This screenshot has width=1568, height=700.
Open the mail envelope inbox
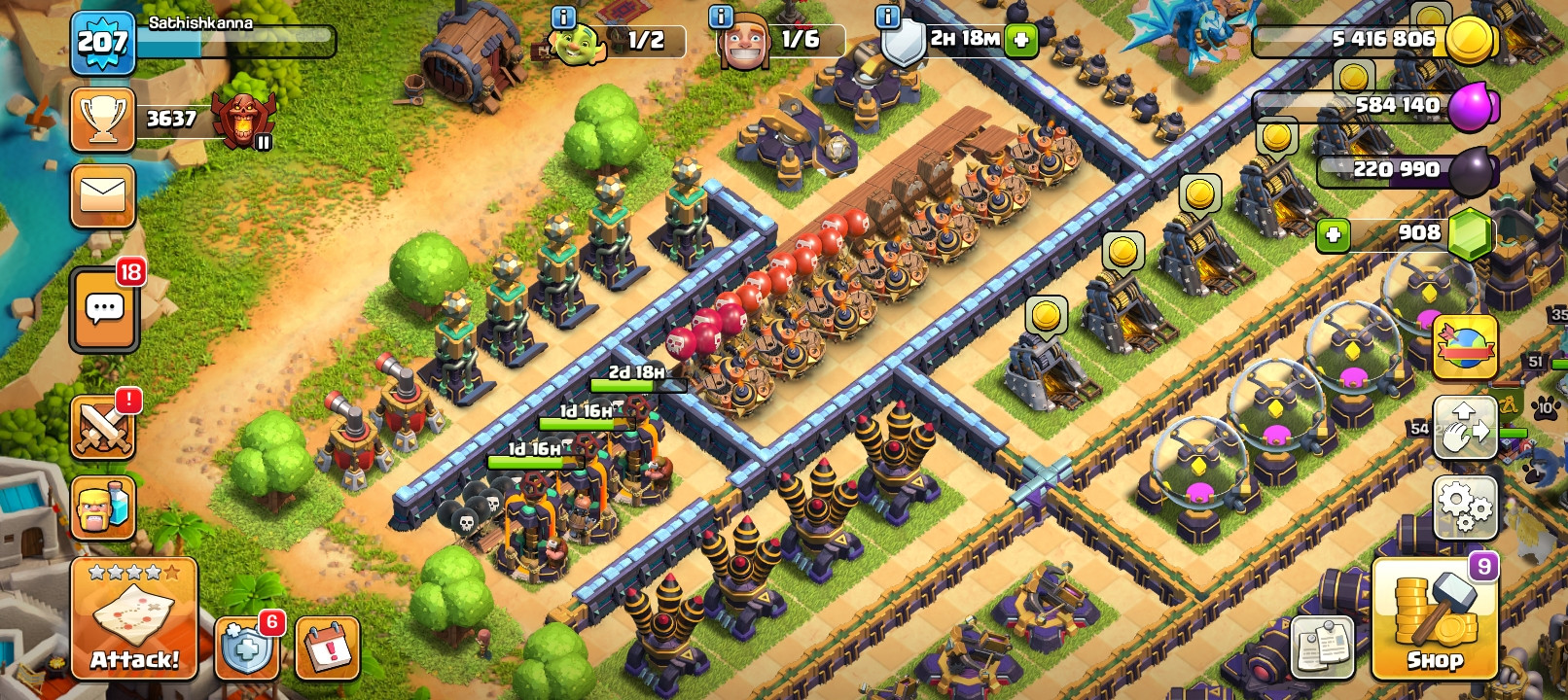coord(103,195)
